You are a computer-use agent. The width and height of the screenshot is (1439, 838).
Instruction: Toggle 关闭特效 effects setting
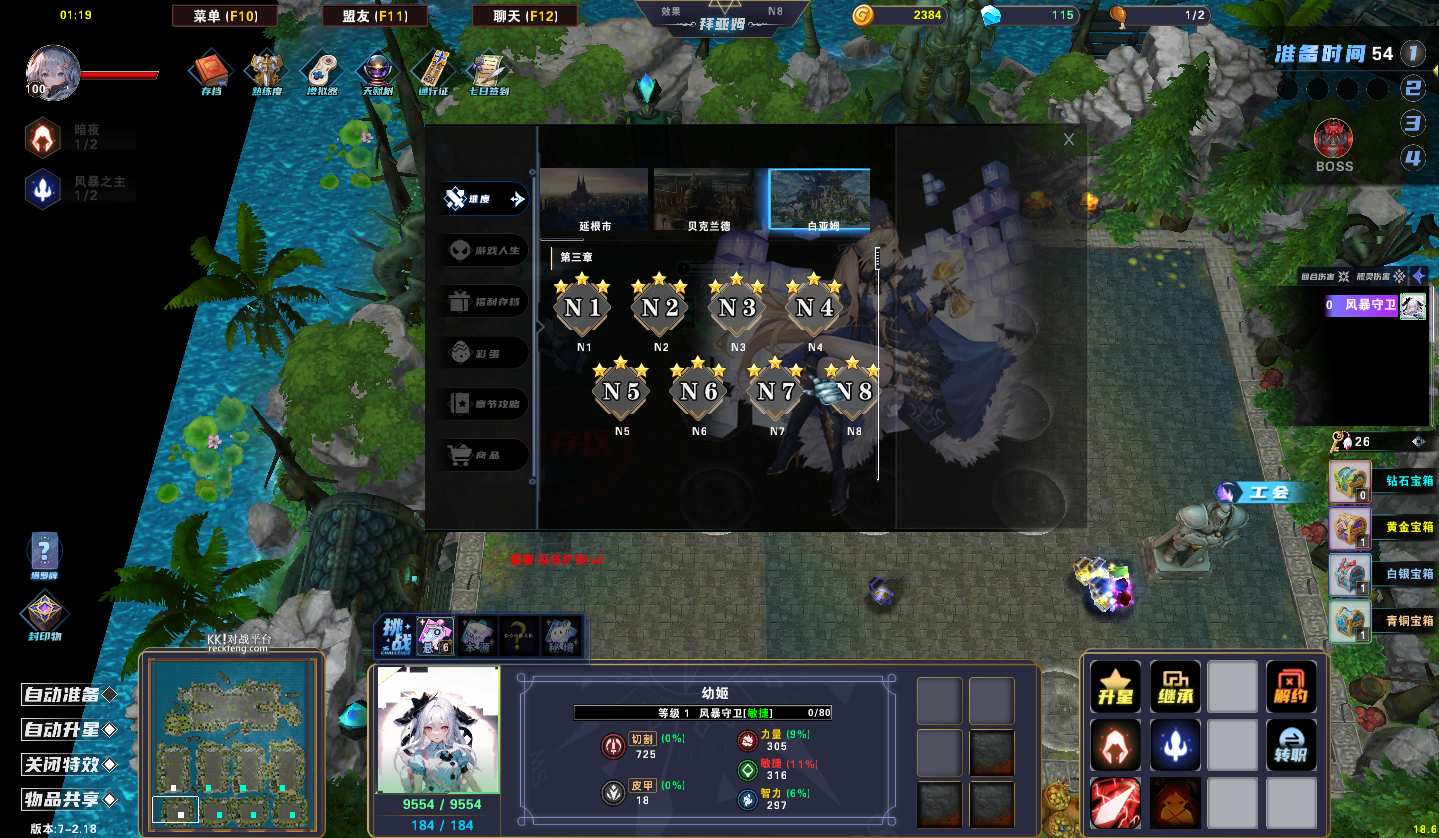(69, 765)
